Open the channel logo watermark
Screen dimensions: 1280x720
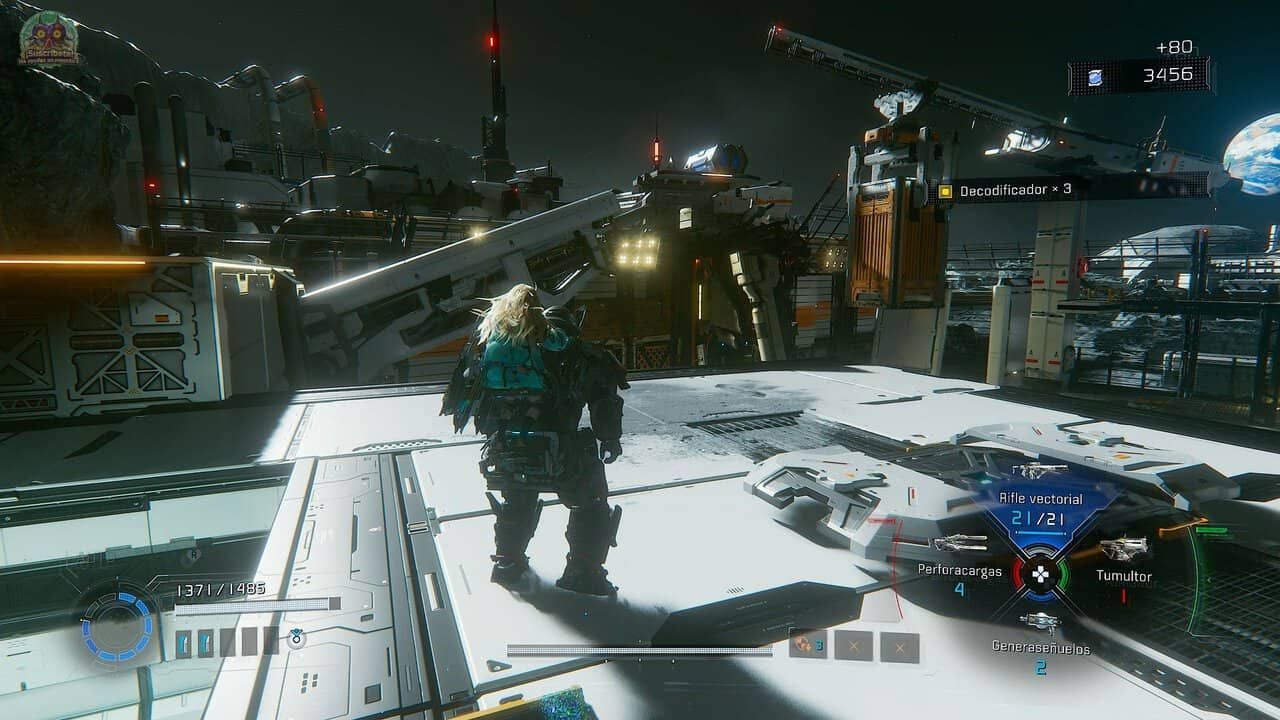50,38
